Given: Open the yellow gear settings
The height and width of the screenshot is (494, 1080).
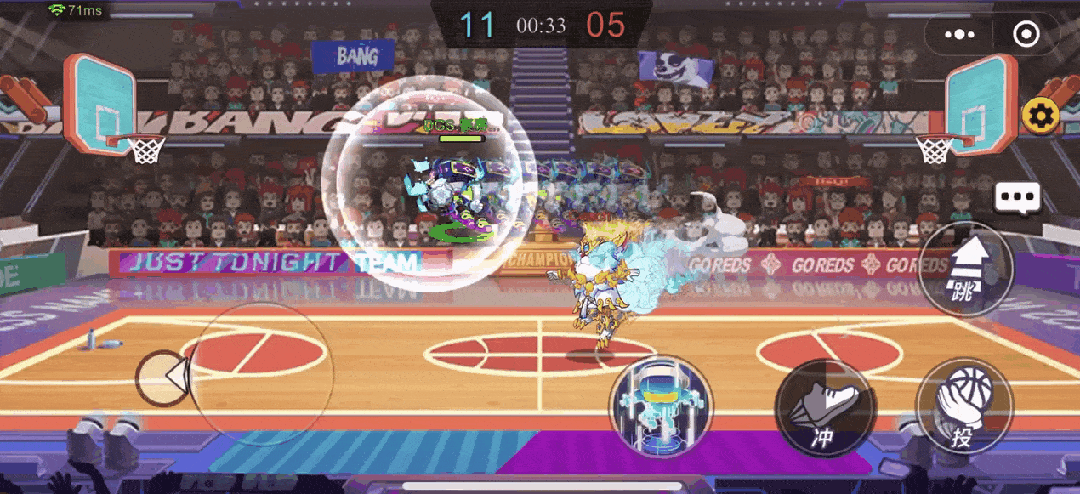Looking at the screenshot, I should 1040,117.
